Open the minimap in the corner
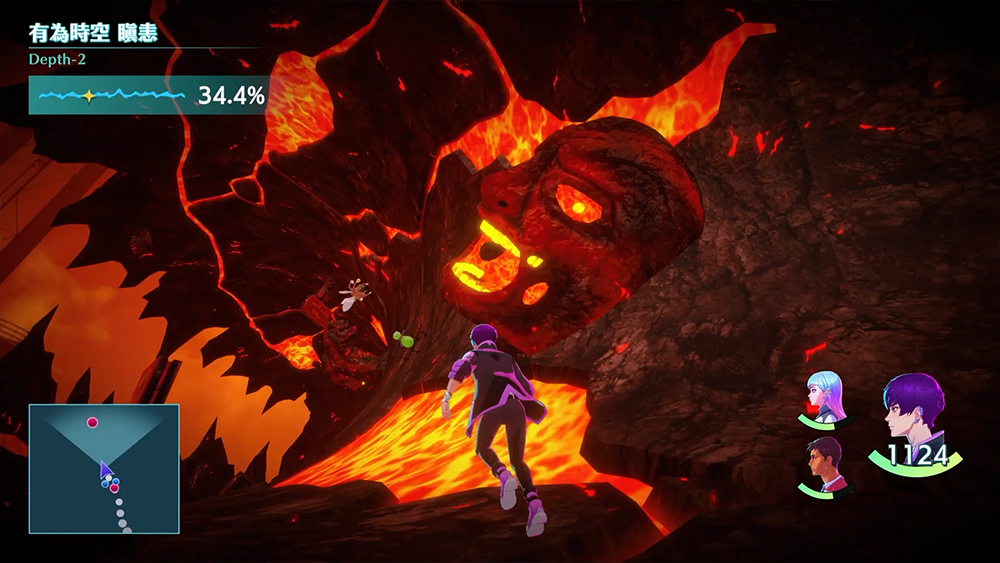 click(104, 468)
